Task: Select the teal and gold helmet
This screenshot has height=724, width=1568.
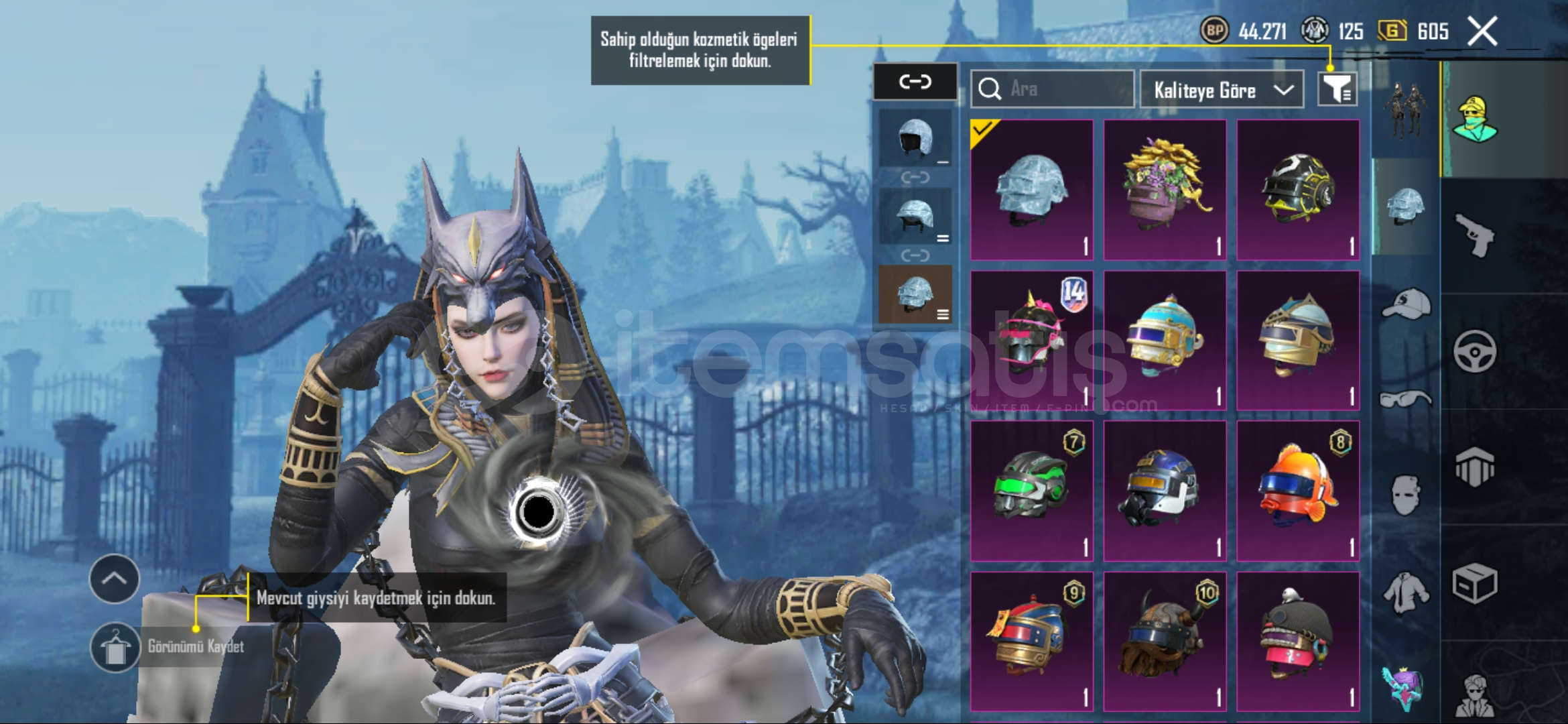Action: [x=1165, y=341]
